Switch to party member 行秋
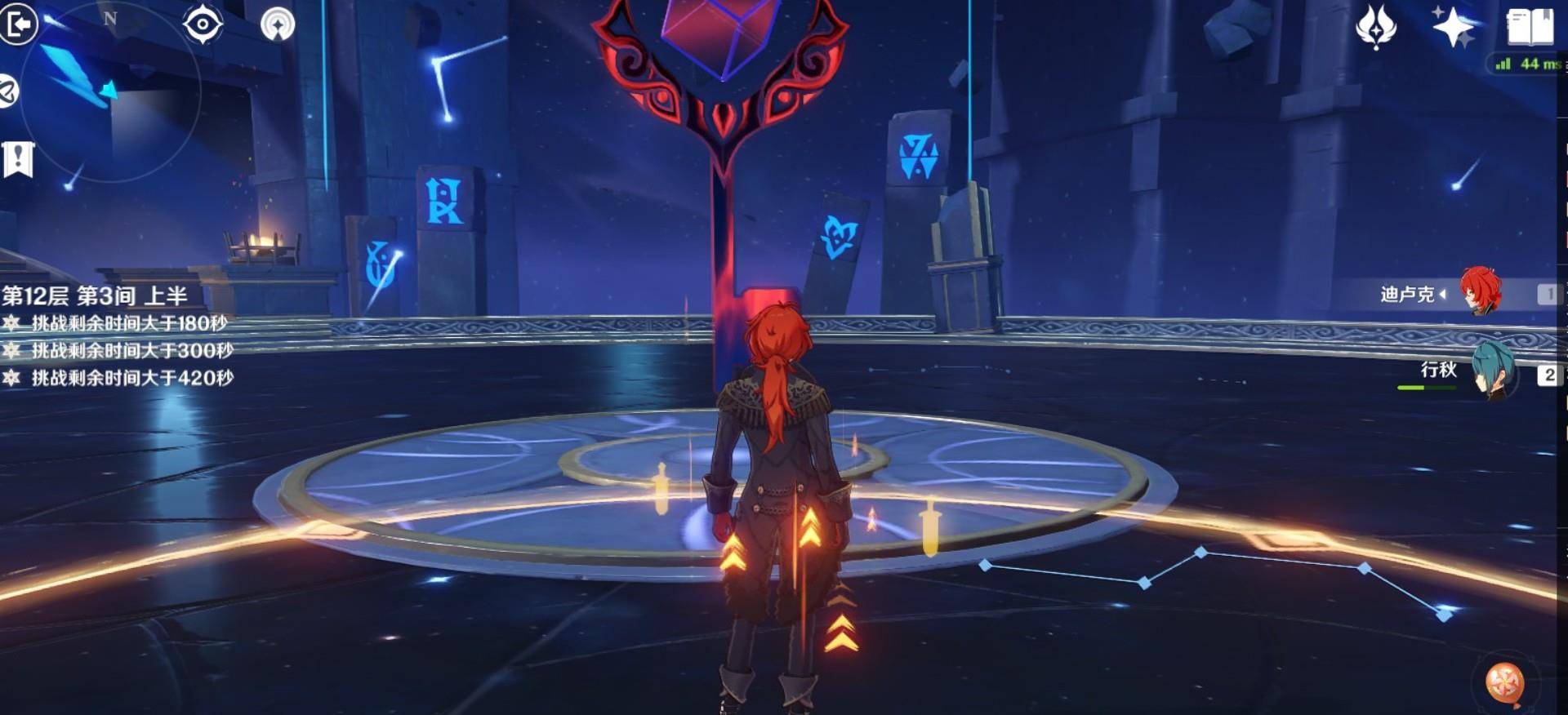This screenshot has height=715, width=1568. 1493,371
